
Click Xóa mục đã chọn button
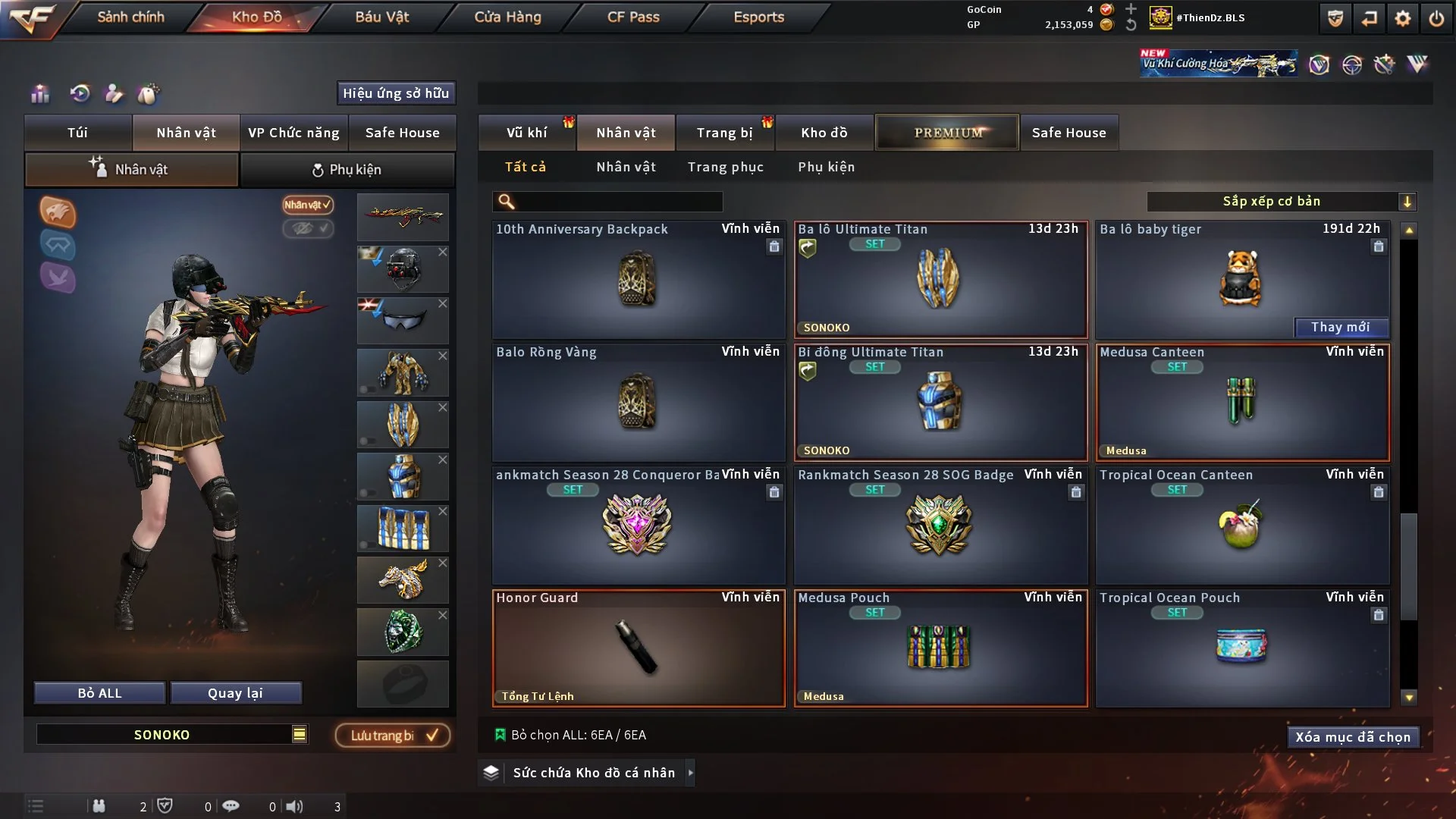1352,737
